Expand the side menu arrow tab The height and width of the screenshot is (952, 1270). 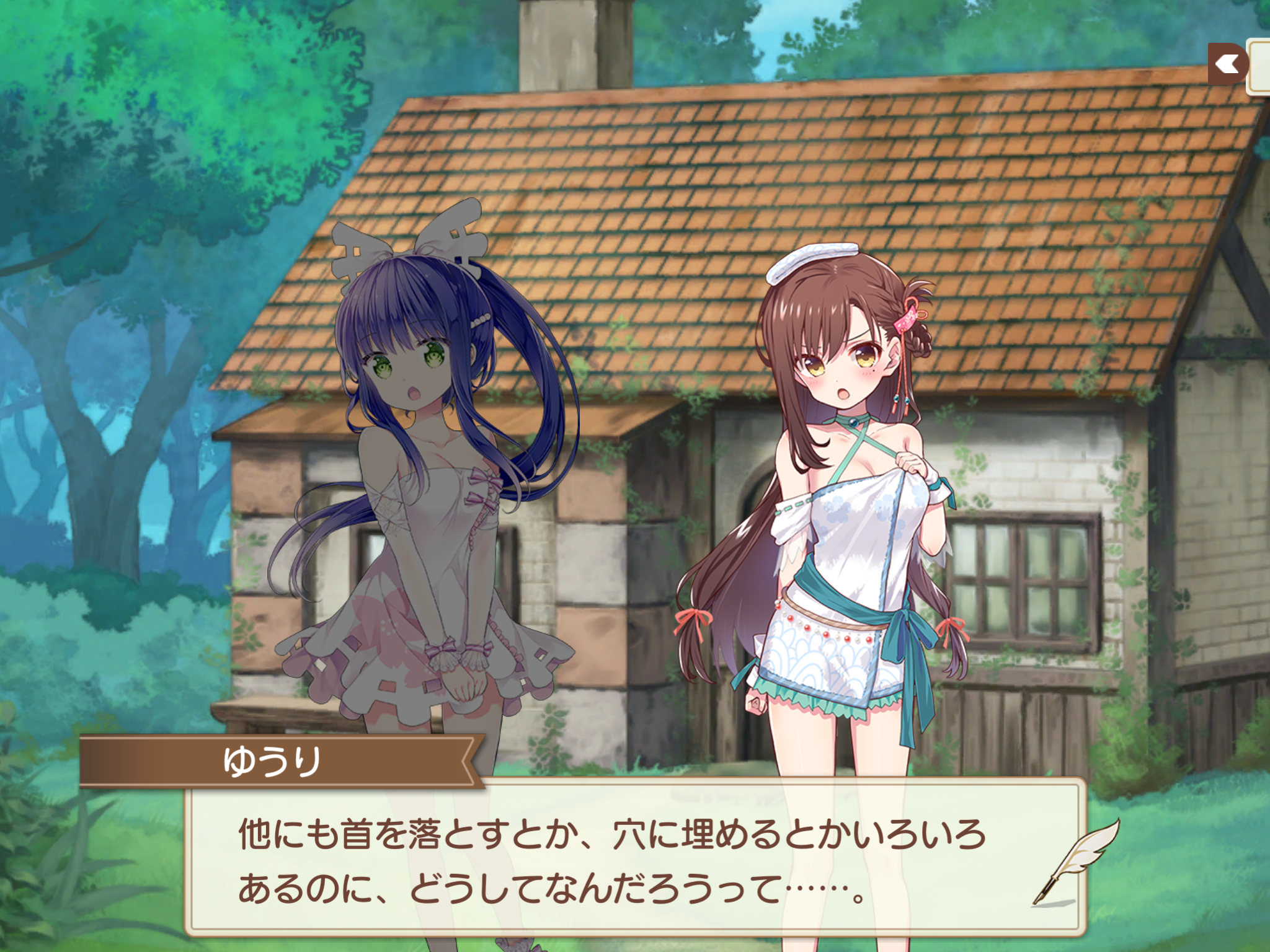1227,64
